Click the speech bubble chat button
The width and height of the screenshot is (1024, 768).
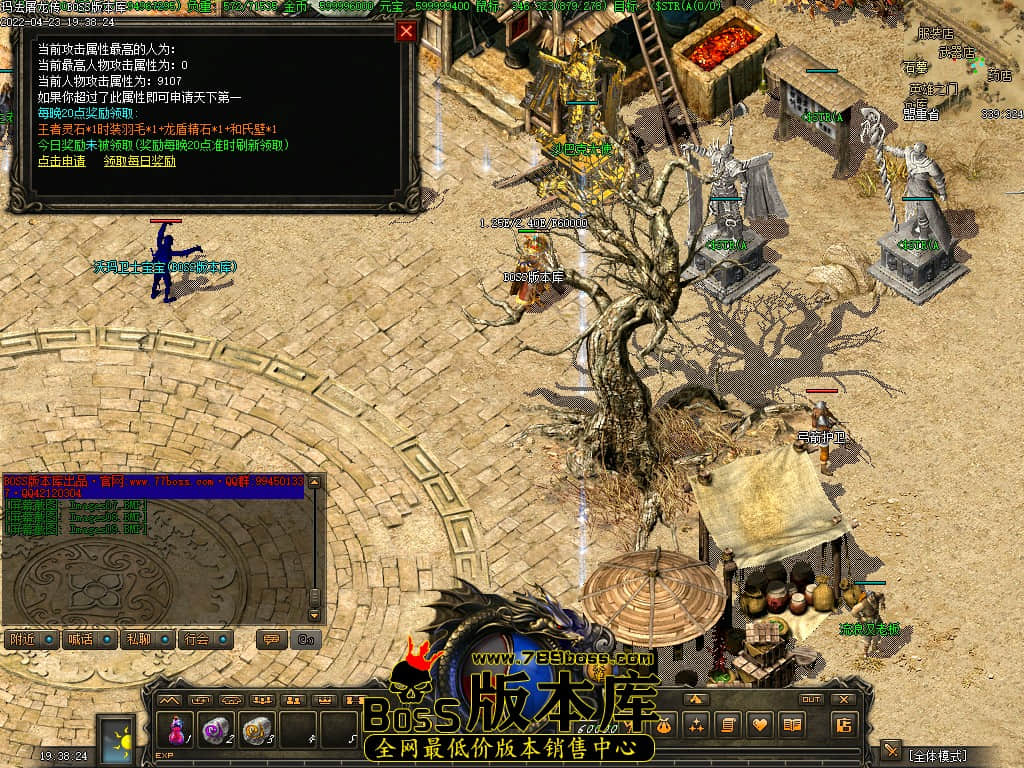tap(270, 639)
